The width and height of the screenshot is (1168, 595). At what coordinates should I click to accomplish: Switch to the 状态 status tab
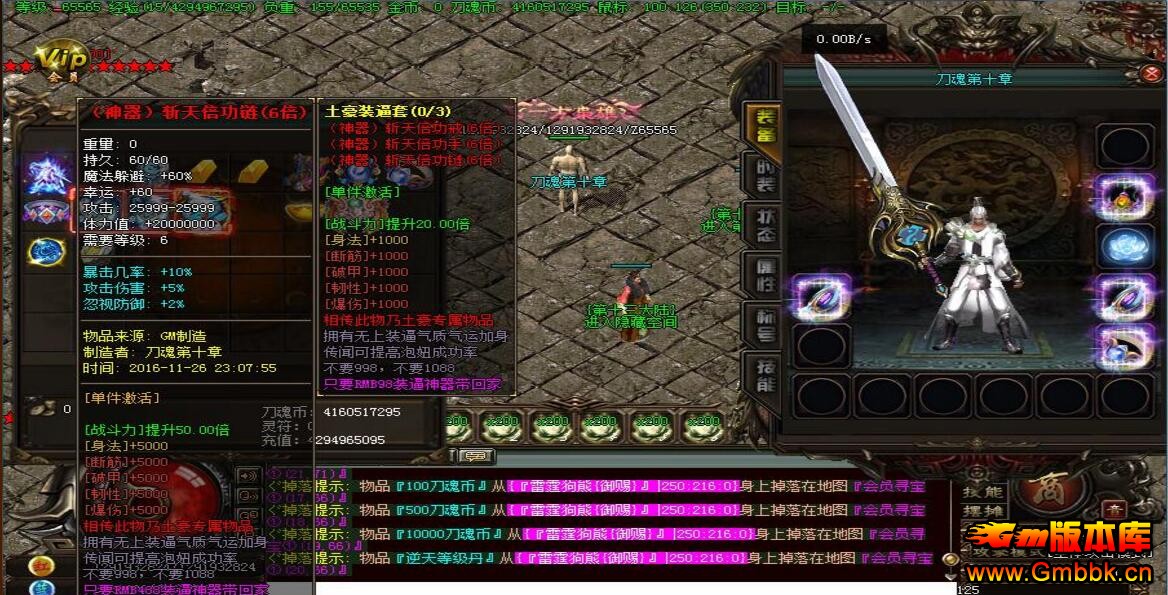[x=761, y=223]
